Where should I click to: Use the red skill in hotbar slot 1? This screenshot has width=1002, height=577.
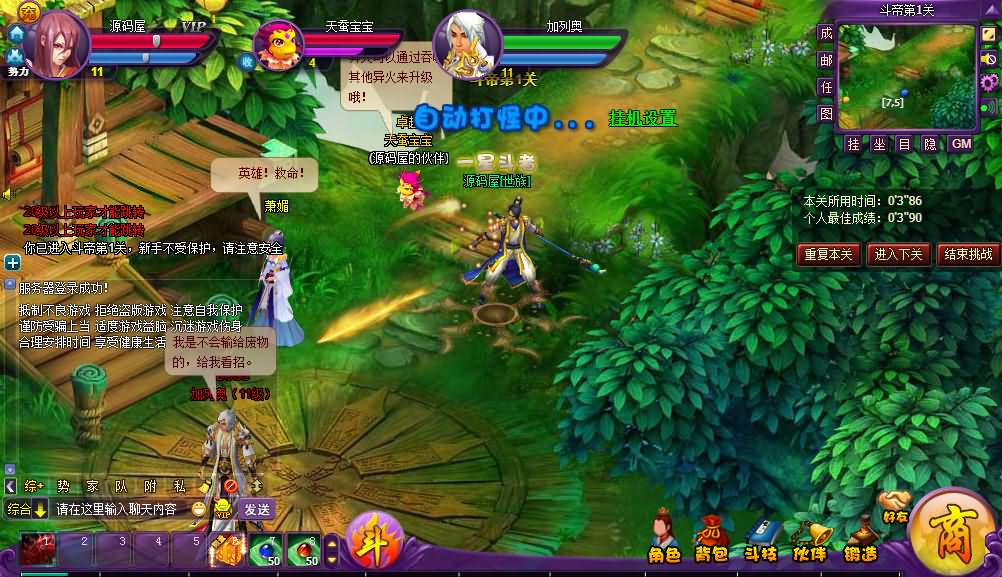point(39,548)
